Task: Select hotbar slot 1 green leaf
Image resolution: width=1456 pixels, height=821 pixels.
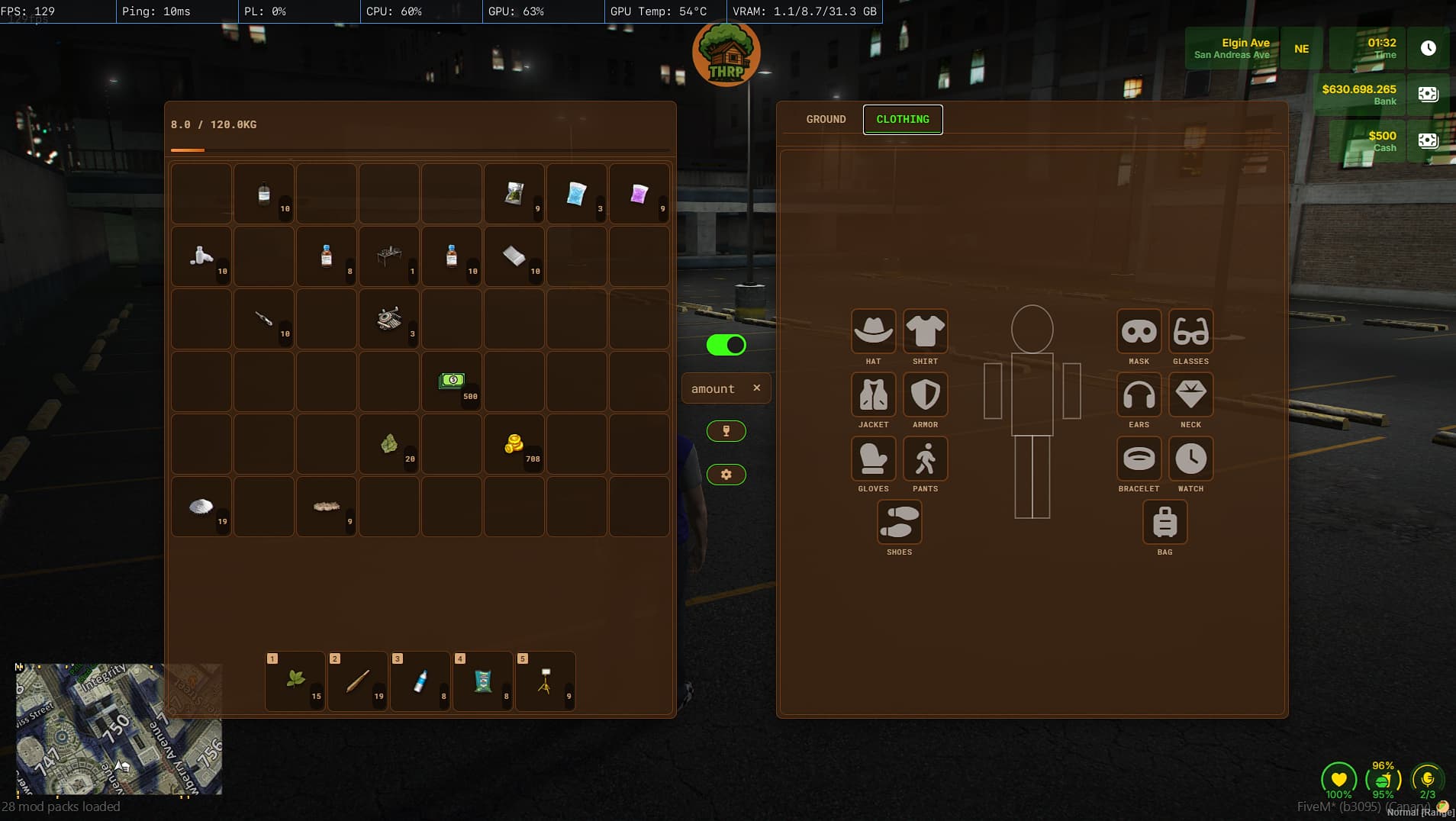Action: click(x=295, y=681)
